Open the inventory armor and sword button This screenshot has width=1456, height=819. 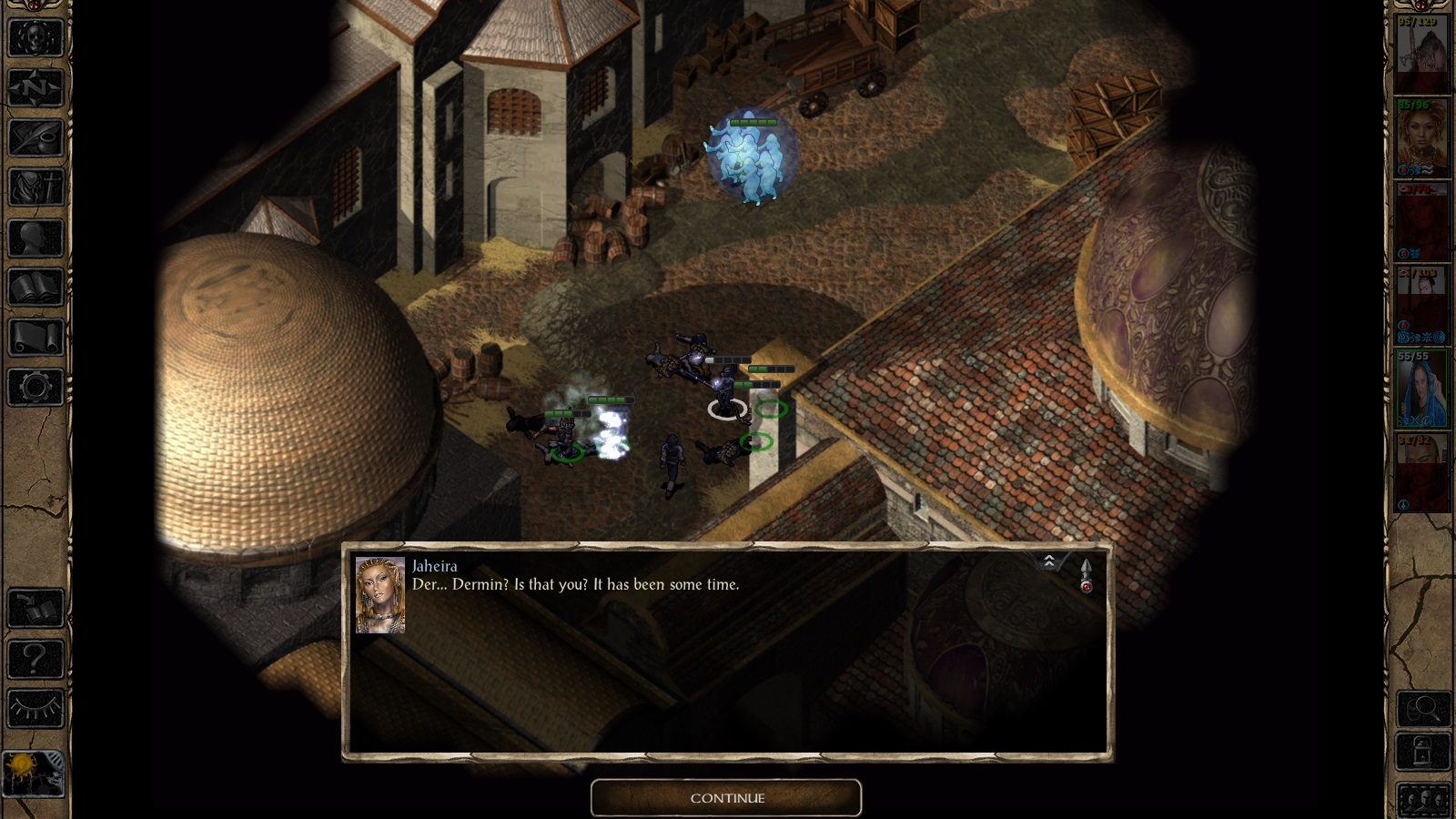coord(35,188)
